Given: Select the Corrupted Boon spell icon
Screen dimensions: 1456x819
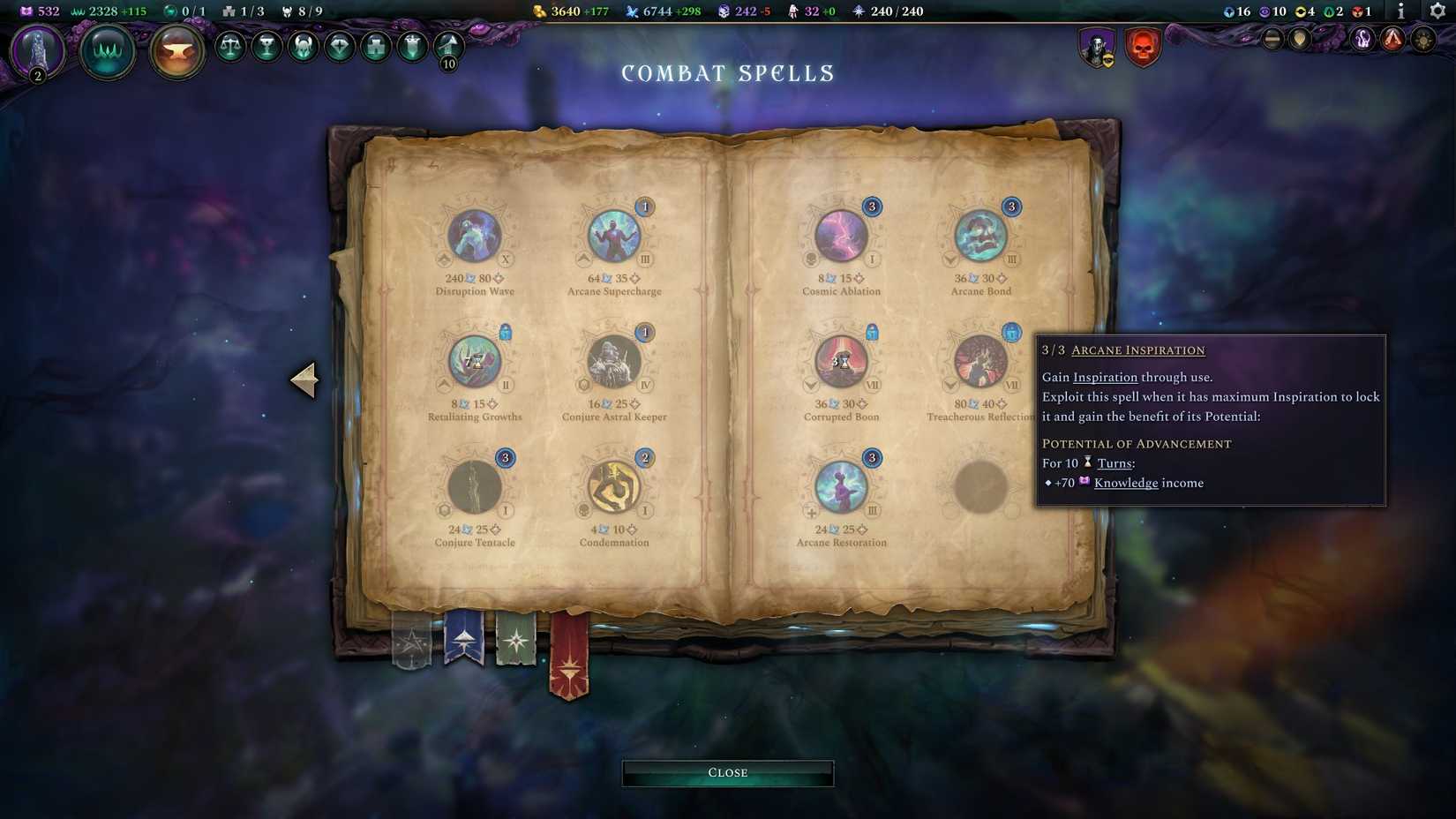Looking at the screenshot, I should pos(840,362).
